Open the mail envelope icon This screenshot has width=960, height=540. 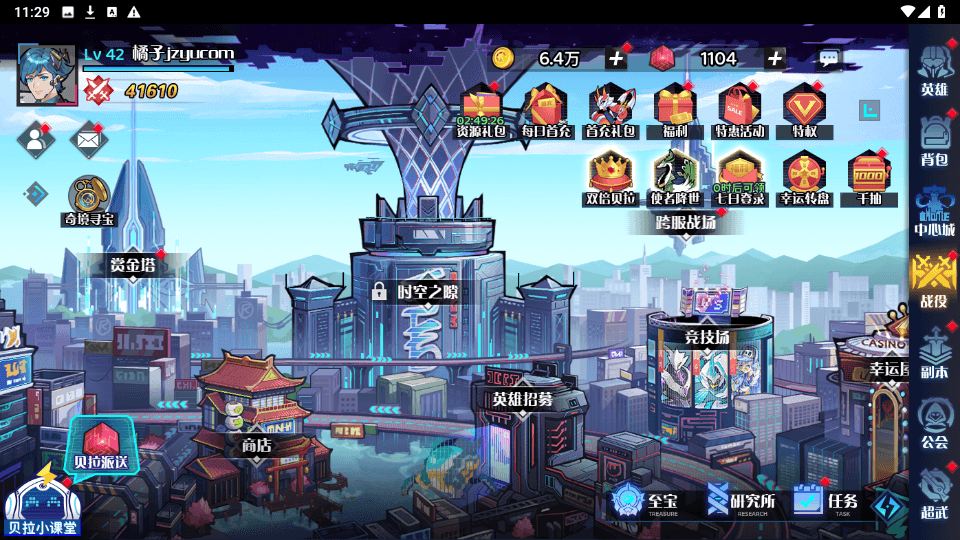88,140
